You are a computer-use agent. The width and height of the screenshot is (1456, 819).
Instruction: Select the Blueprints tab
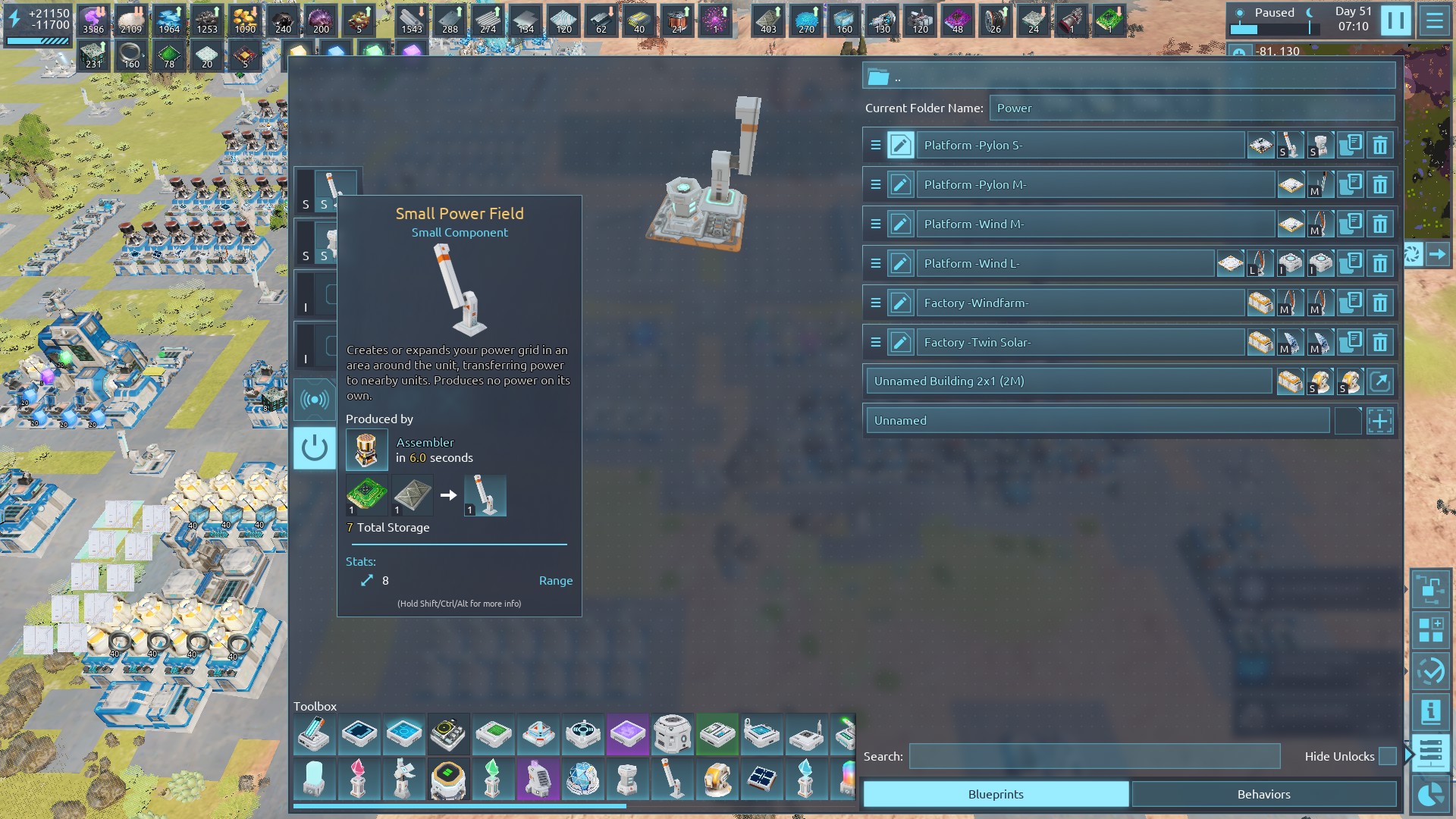pos(995,794)
